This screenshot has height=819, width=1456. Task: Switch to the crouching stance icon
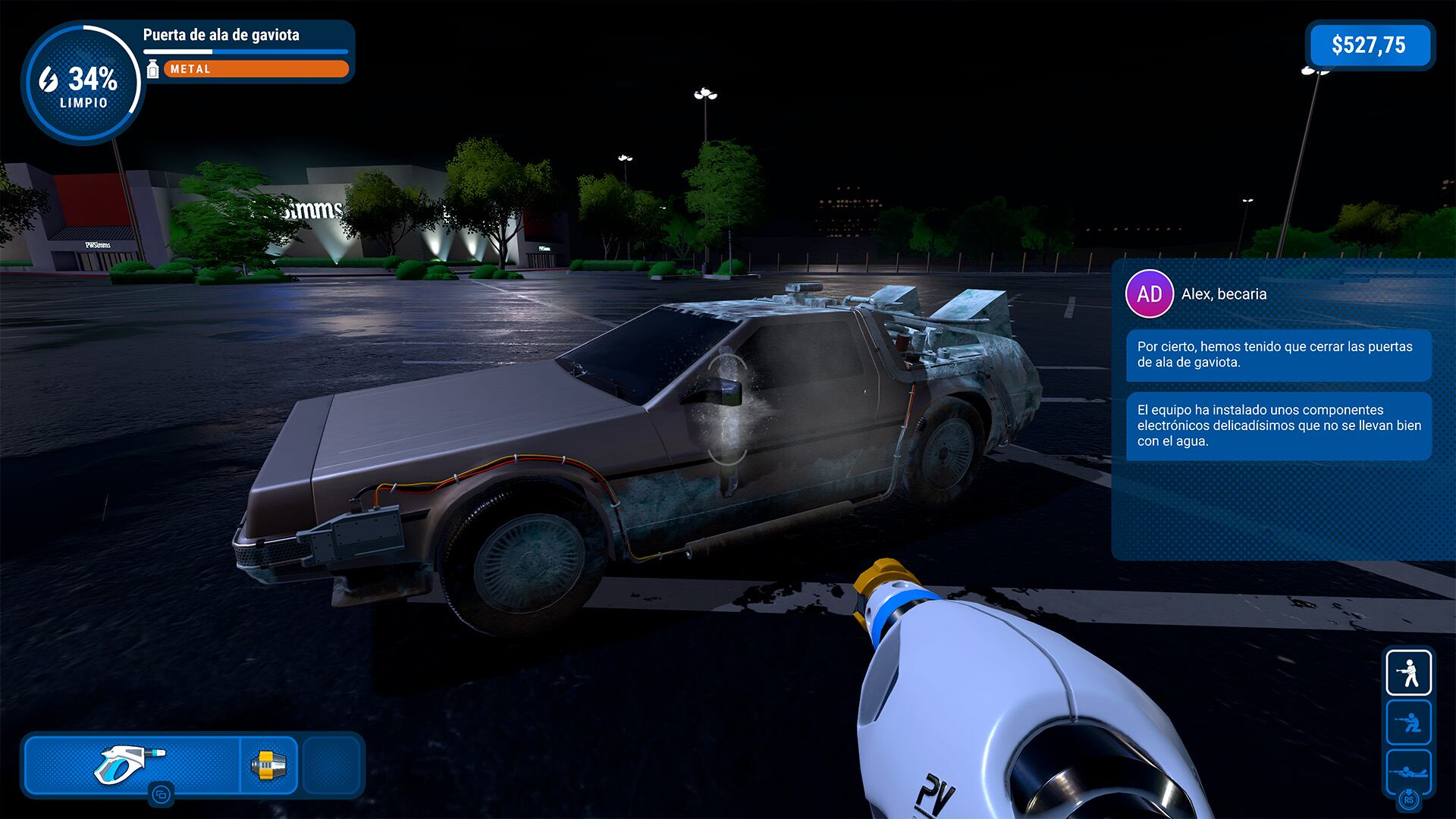(x=1408, y=723)
